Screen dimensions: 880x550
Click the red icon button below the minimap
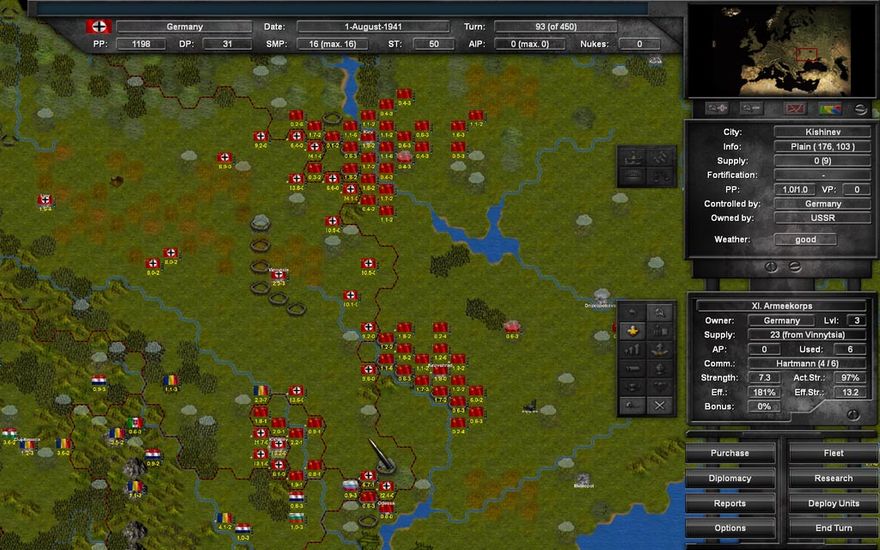tap(795, 108)
